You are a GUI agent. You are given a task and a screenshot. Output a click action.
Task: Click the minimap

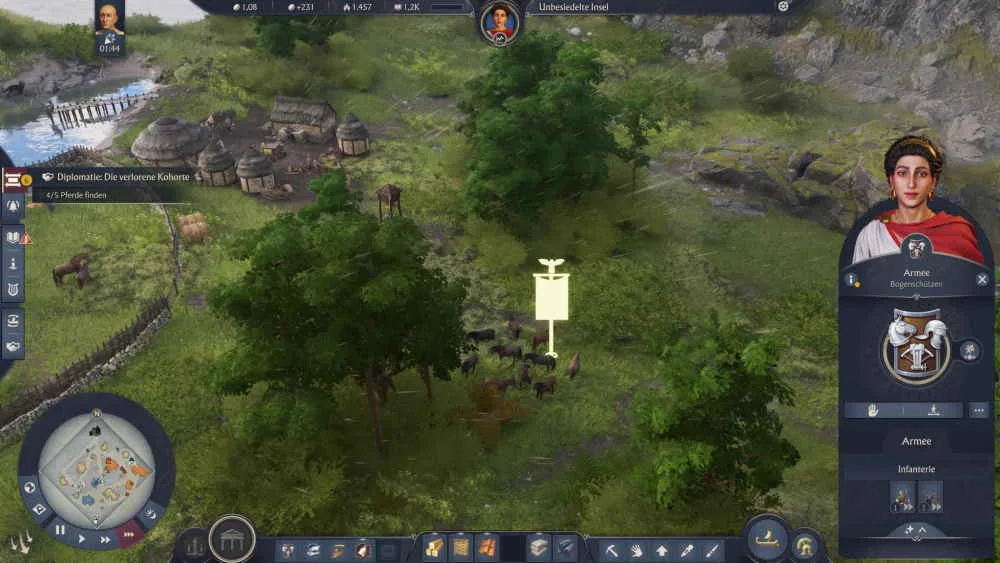click(x=97, y=467)
